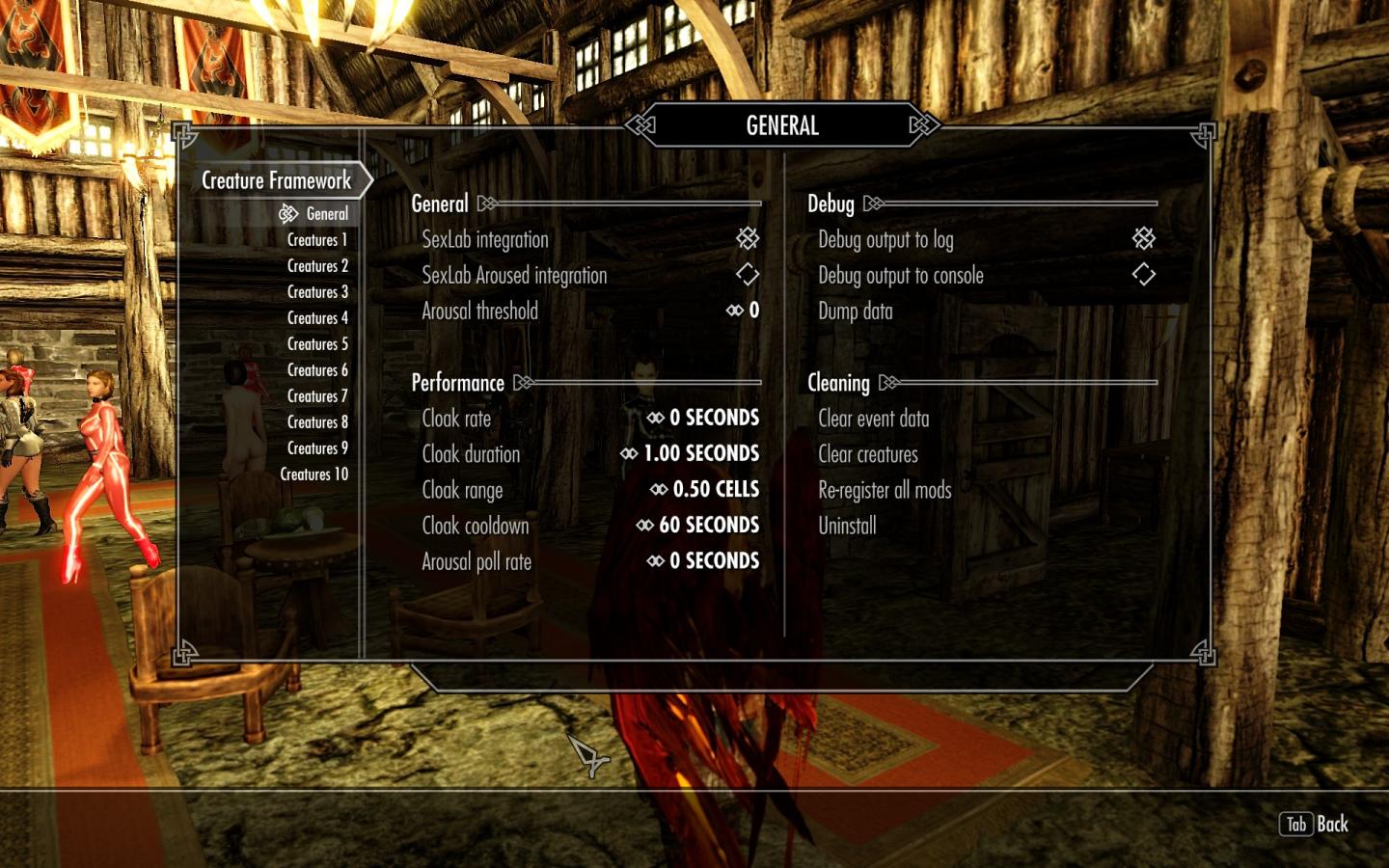Activate Re-register all mods
The height and width of the screenshot is (868, 1389).
coord(885,490)
